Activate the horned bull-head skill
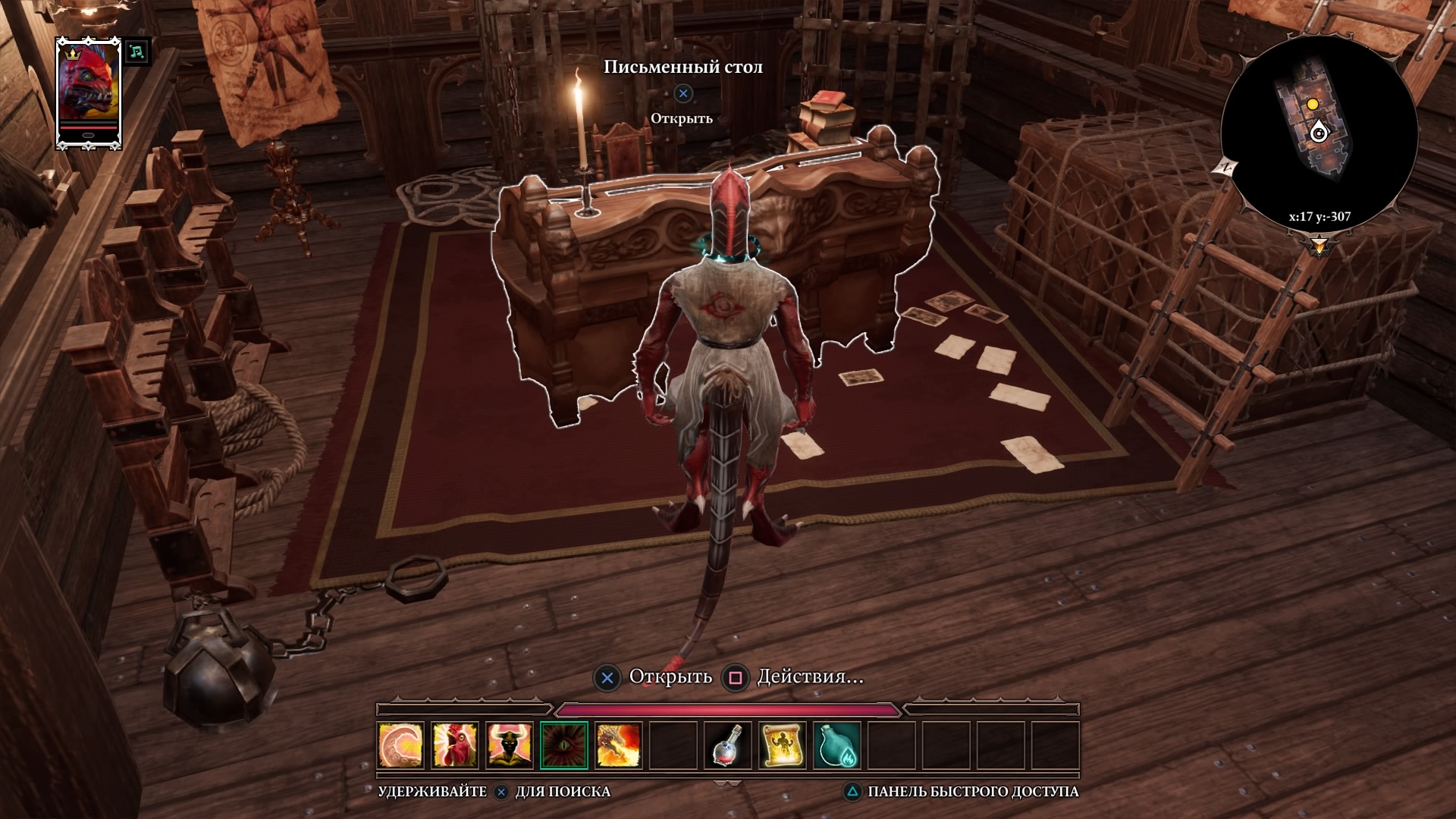Screen dimensions: 1456x819 point(510,744)
